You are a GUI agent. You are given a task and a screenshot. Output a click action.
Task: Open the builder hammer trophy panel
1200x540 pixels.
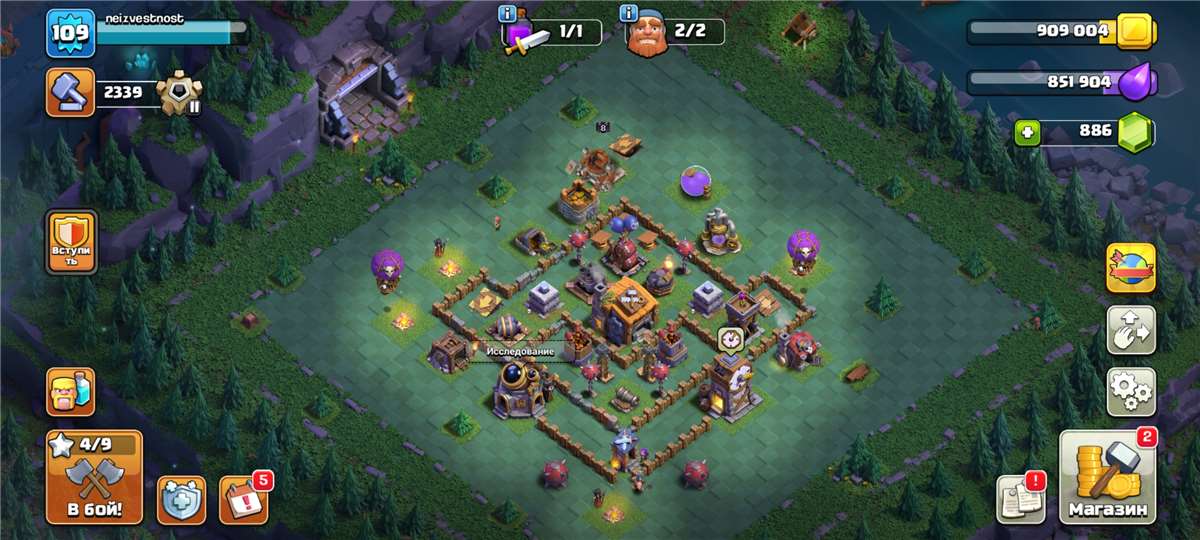[70, 93]
